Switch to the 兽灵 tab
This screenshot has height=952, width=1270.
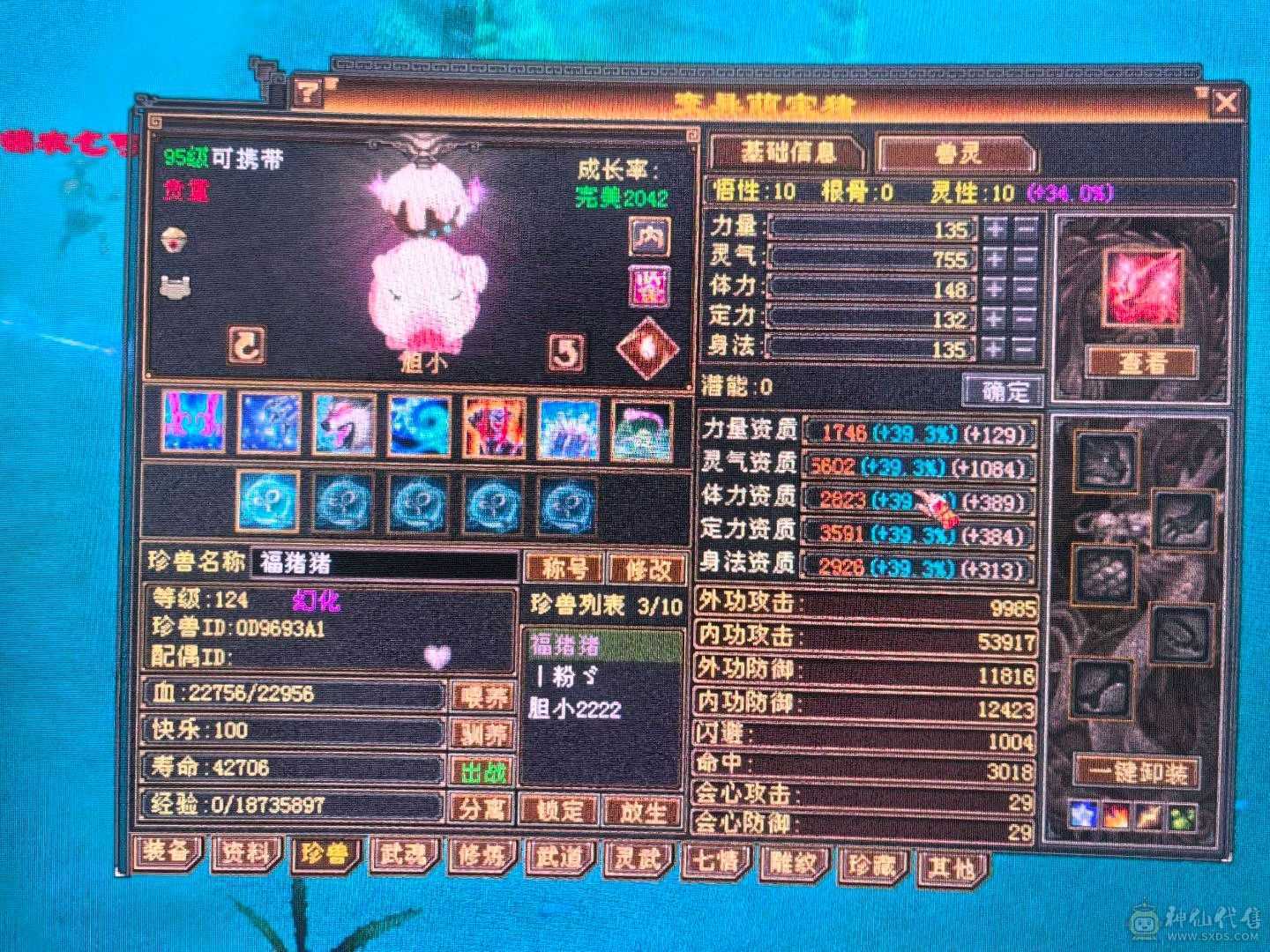(957, 152)
